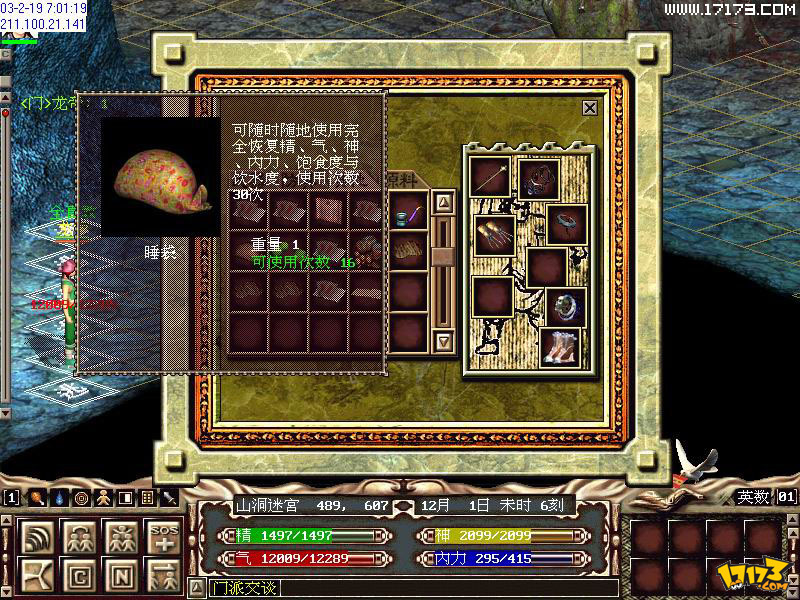
Task: Select the equipped bracelet slot
Action: point(567,224)
